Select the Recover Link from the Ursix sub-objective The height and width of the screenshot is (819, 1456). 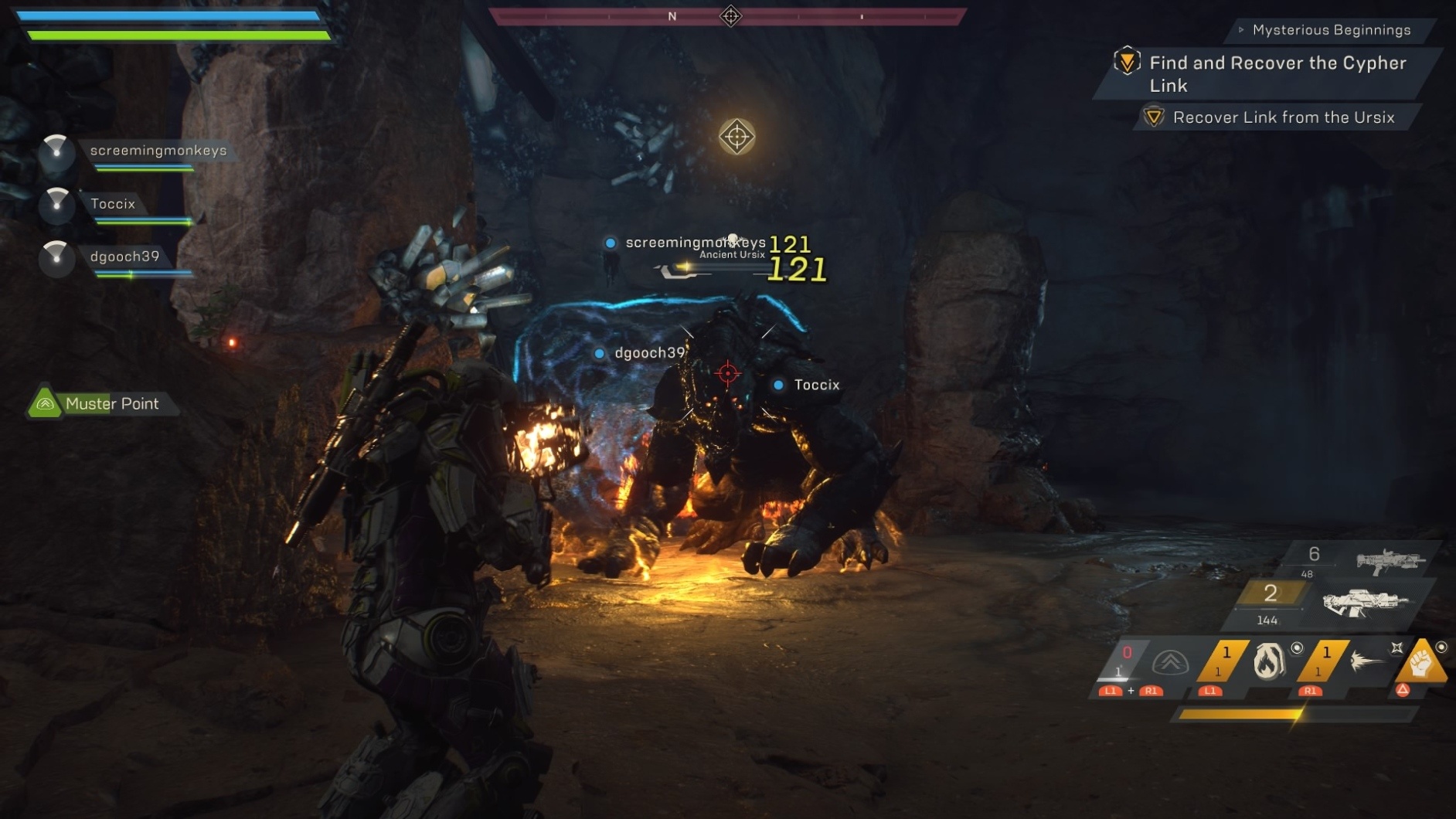1283,117
